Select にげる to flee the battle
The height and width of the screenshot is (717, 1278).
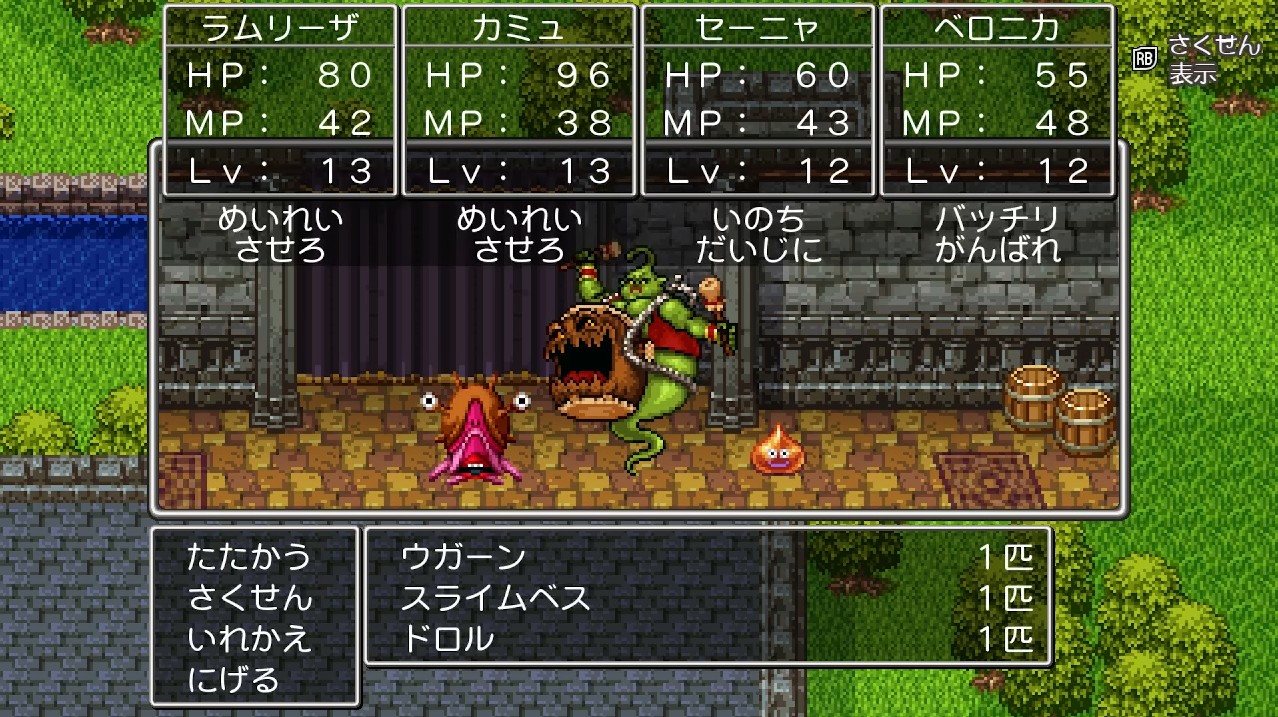click(x=234, y=680)
